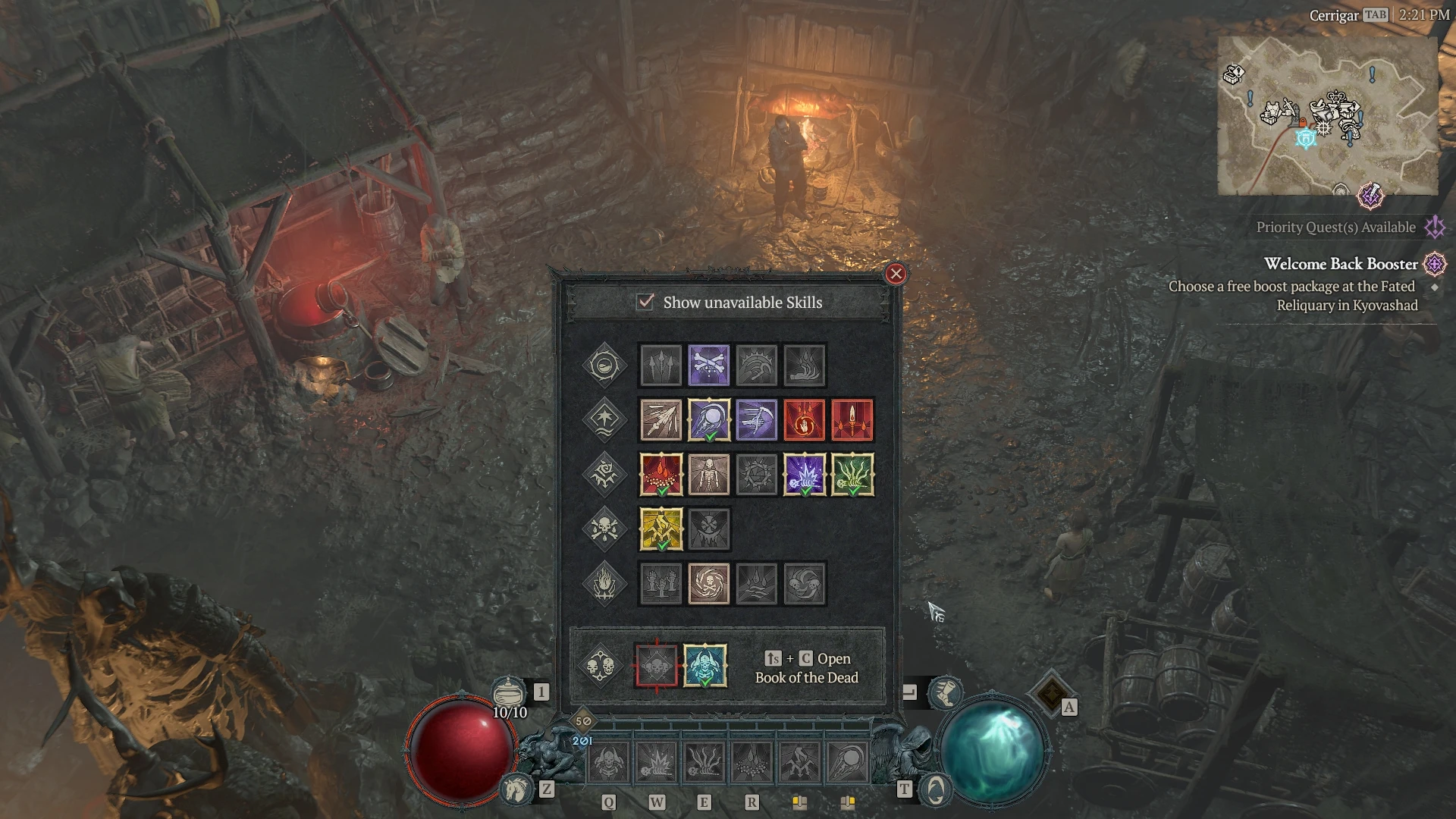1456x819 pixels.
Task: Open the Cerrigar minimap
Action: pos(1327,115)
